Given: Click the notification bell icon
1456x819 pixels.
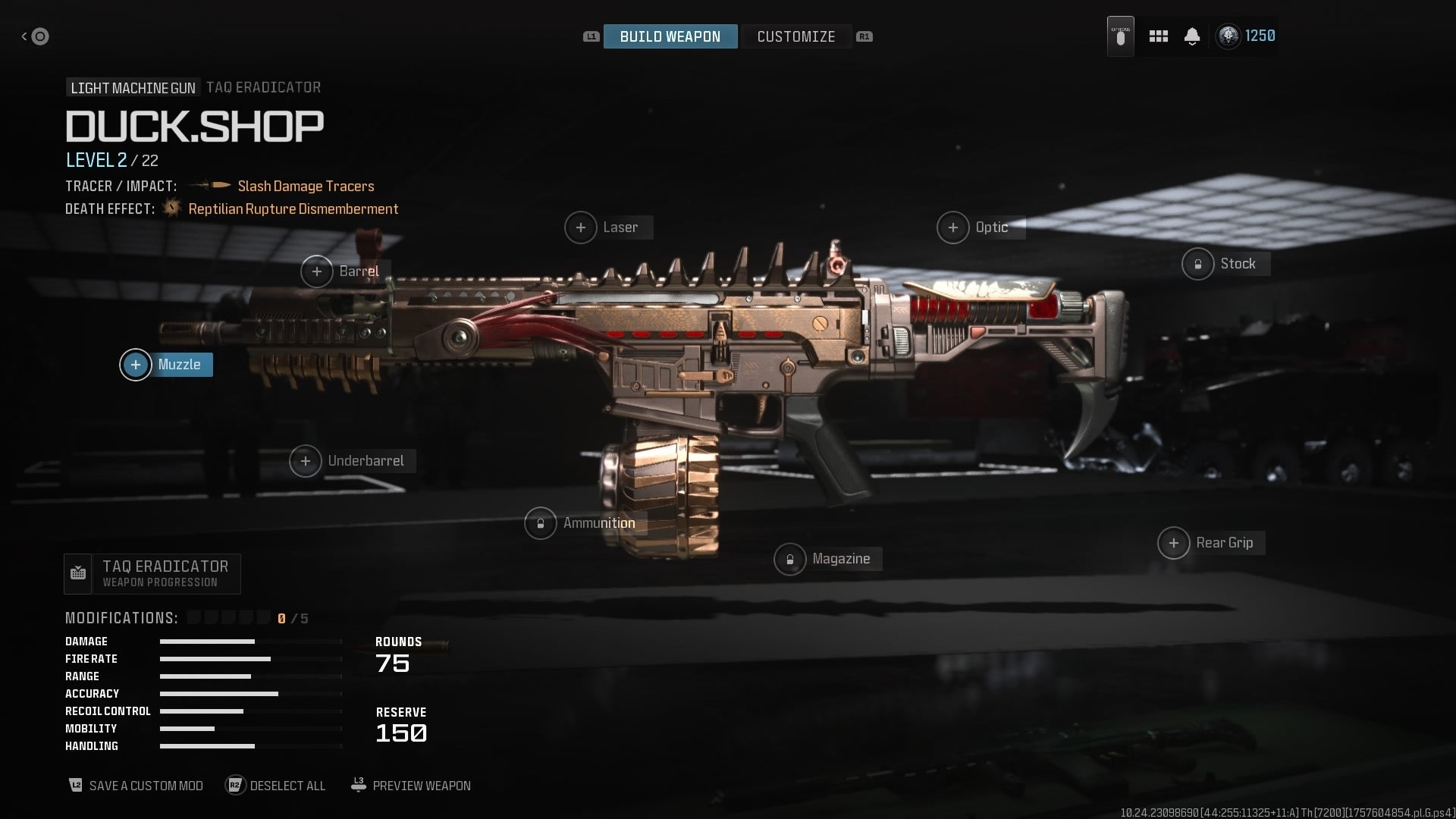Looking at the screenshot, I should click(1191, 36).
